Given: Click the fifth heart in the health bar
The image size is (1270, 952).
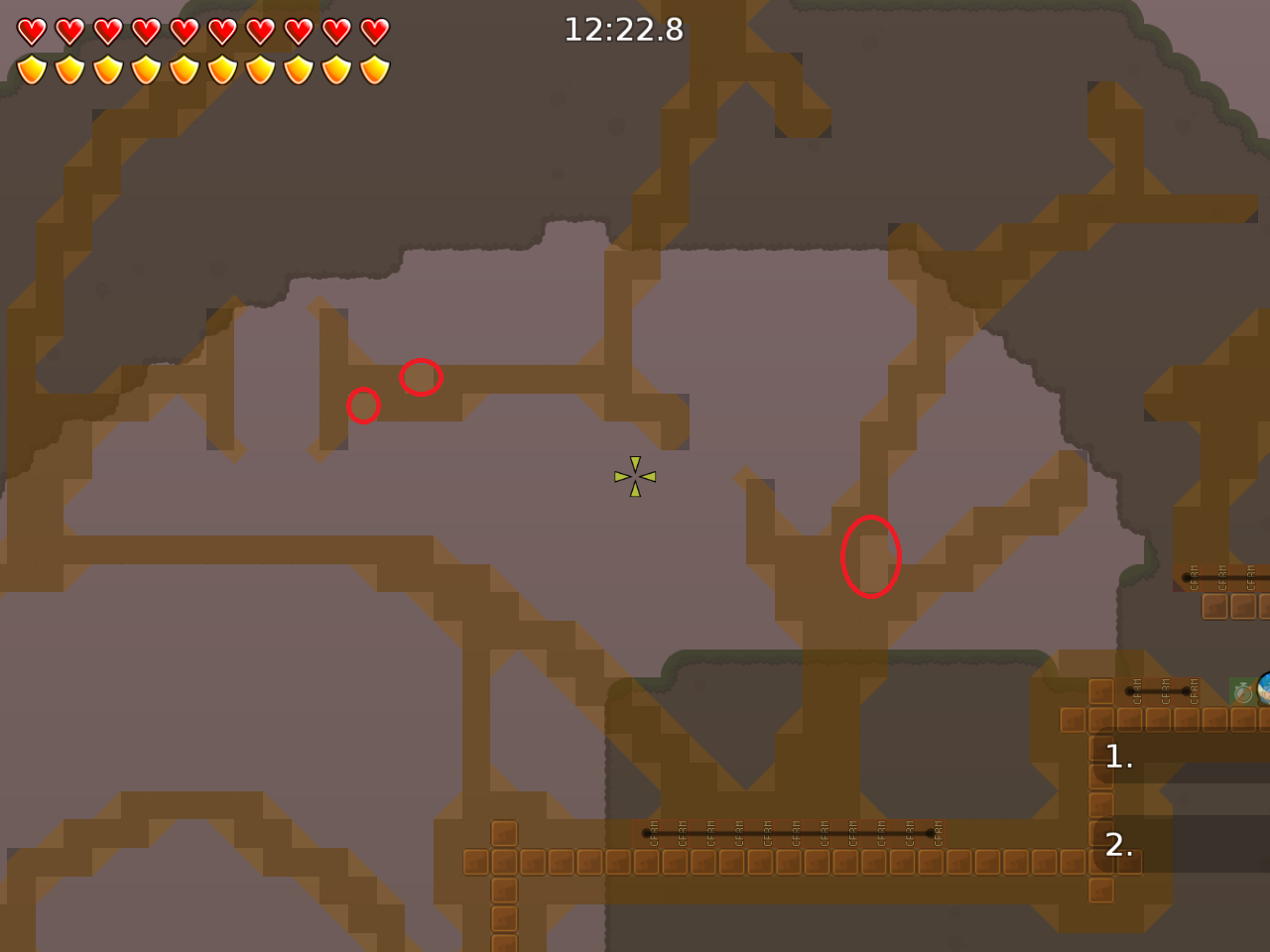Looking at the screenshot, I should [184, 31].
